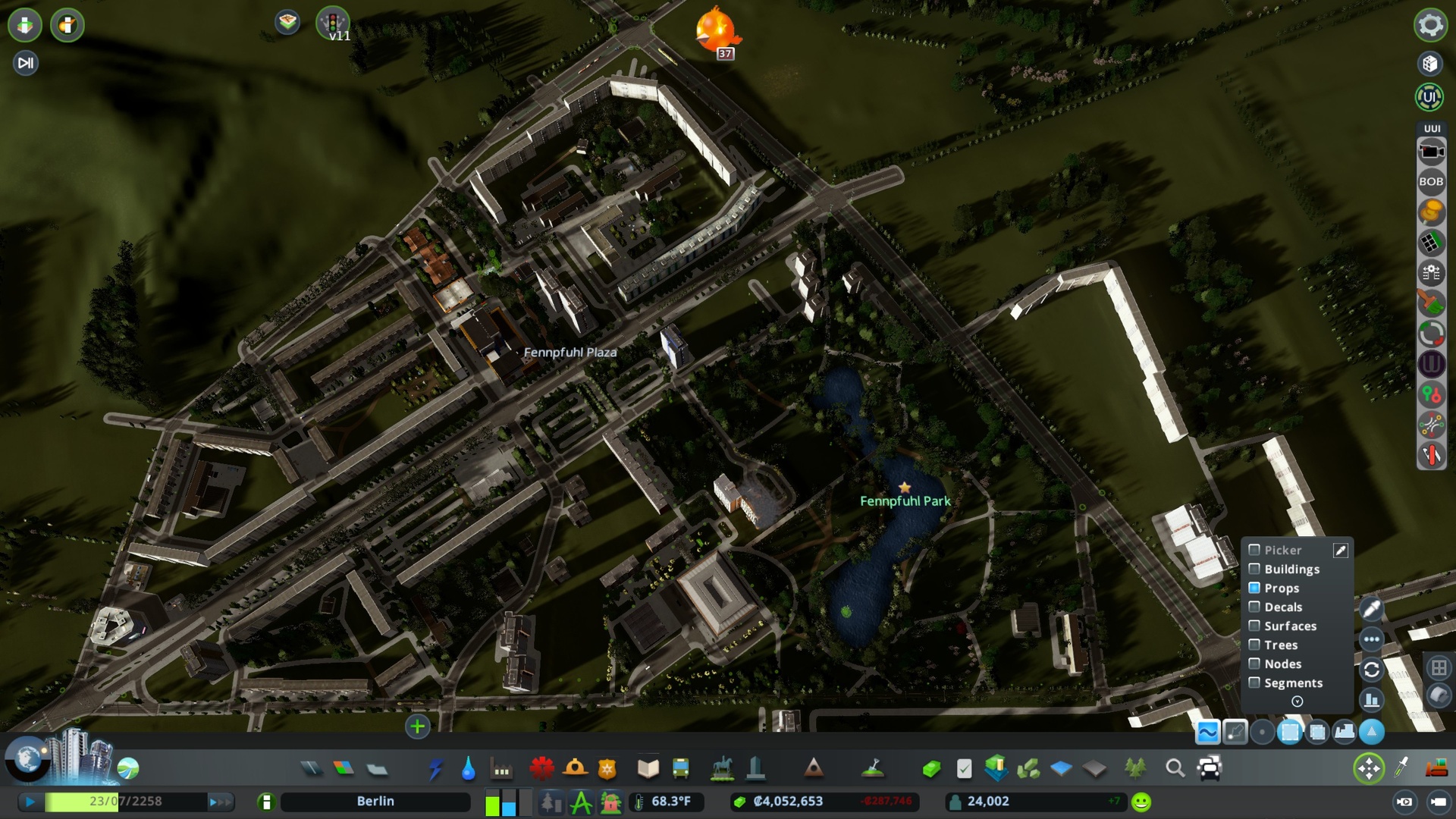Image resolution: width=1456 pixels, height=819 pixels.
Task: Open the fire department services menu
Action: 576,767
